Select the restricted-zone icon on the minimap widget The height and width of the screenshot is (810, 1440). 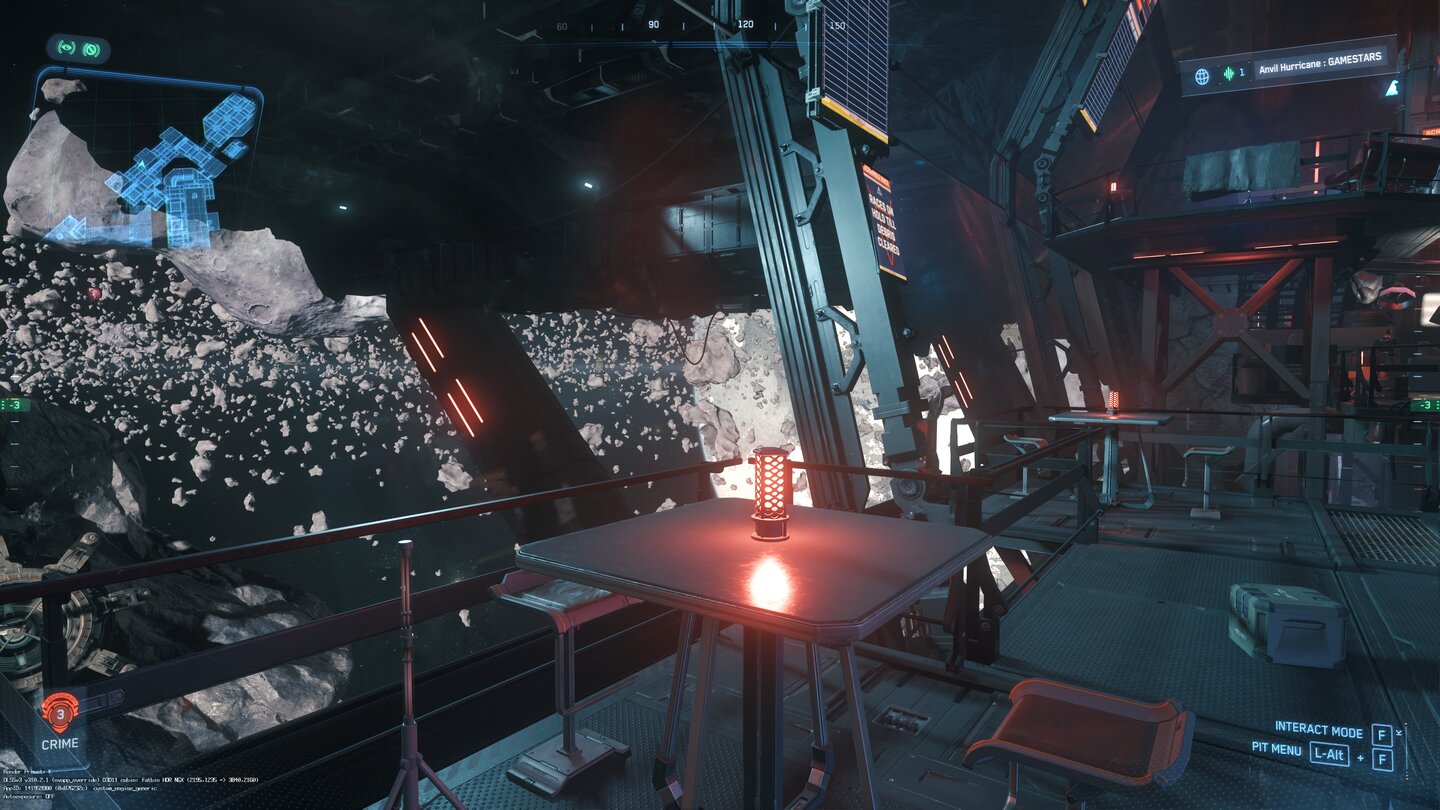(91, 48)
